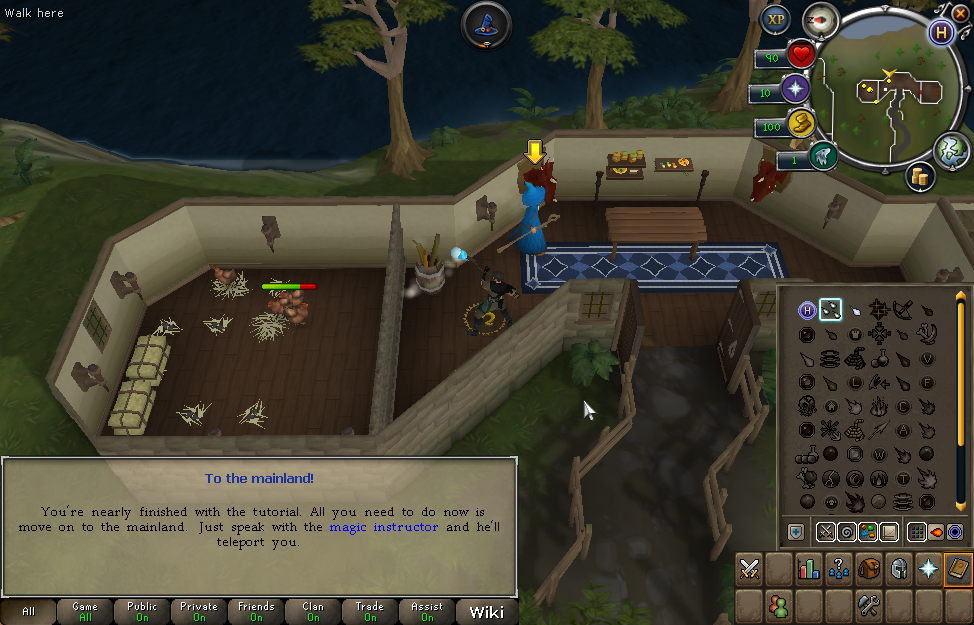Switch to the Game chat tab
Image resolution: width=974 pixels, height=625 pixels.
coord(85,612)
